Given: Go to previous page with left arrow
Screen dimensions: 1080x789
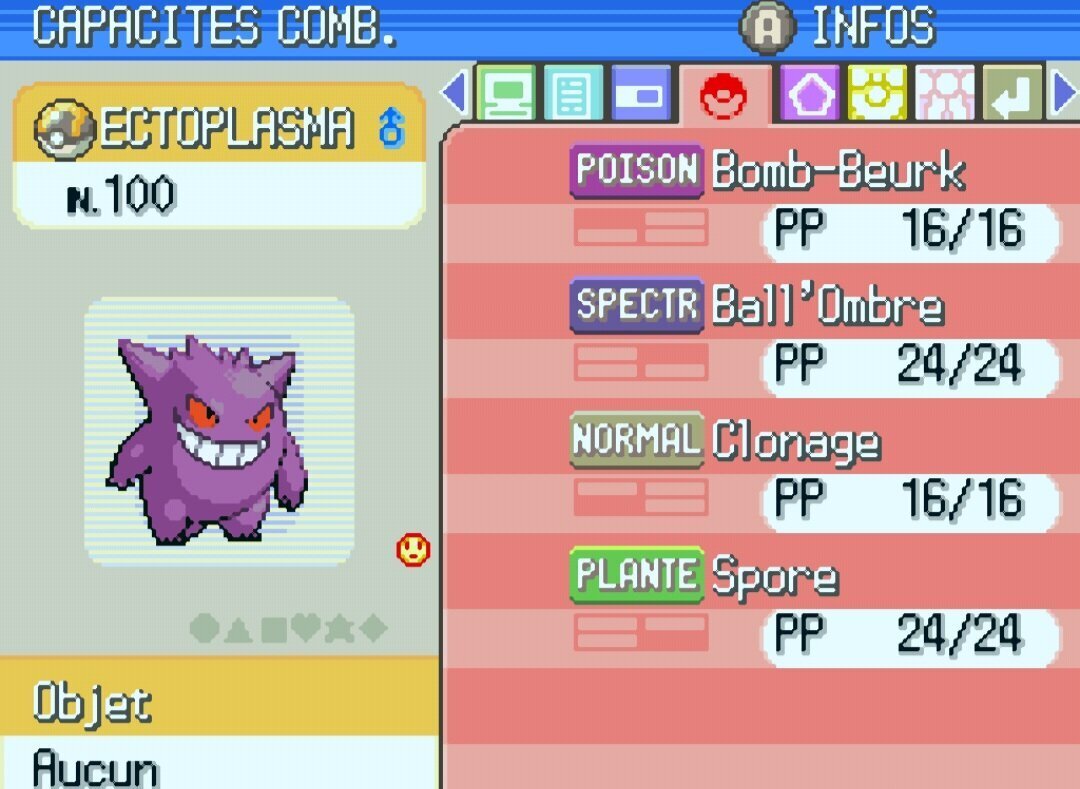Looking at the screenshot, I should click(454, 94).
